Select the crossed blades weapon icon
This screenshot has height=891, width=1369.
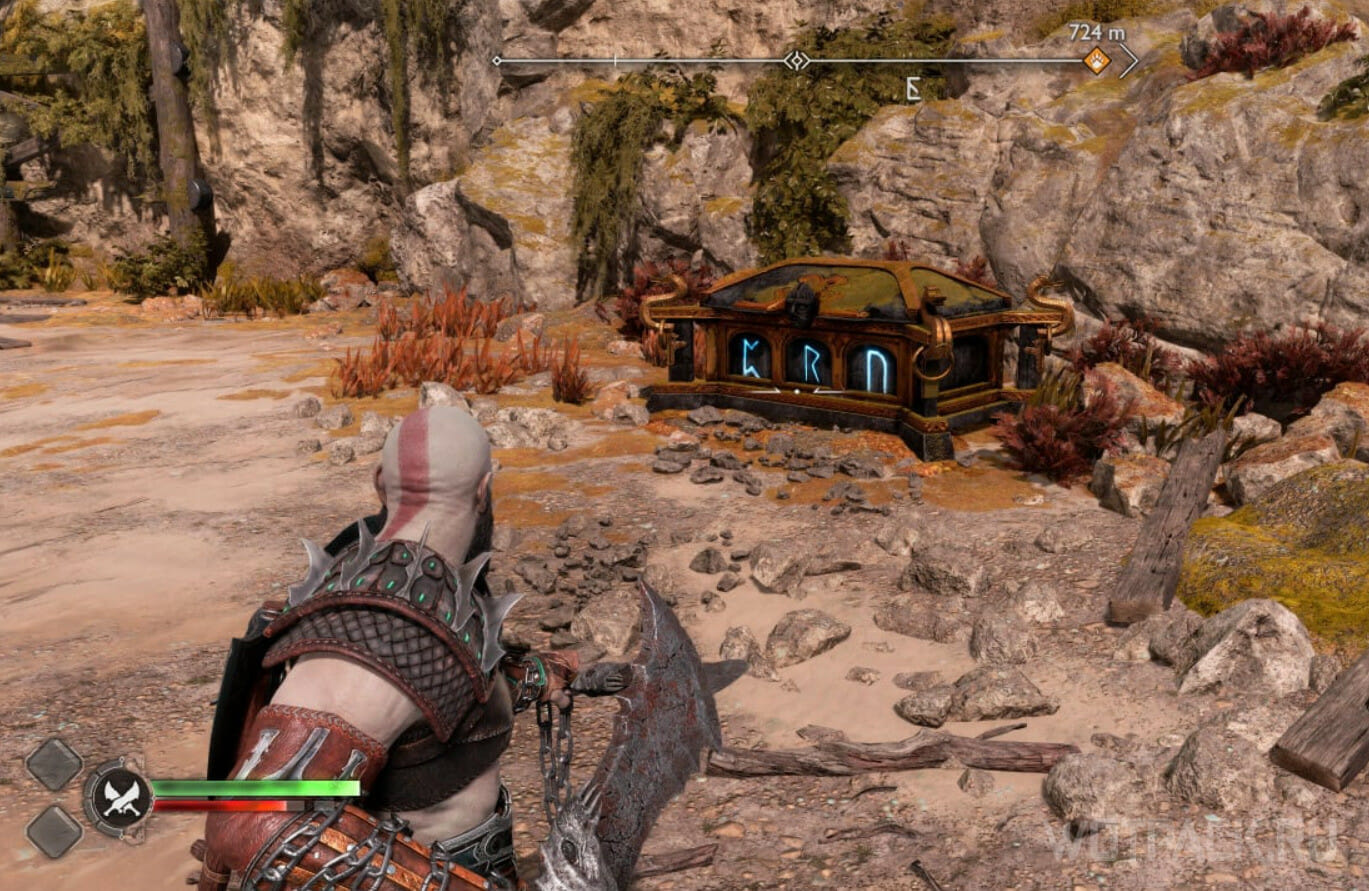click(119, 797)
